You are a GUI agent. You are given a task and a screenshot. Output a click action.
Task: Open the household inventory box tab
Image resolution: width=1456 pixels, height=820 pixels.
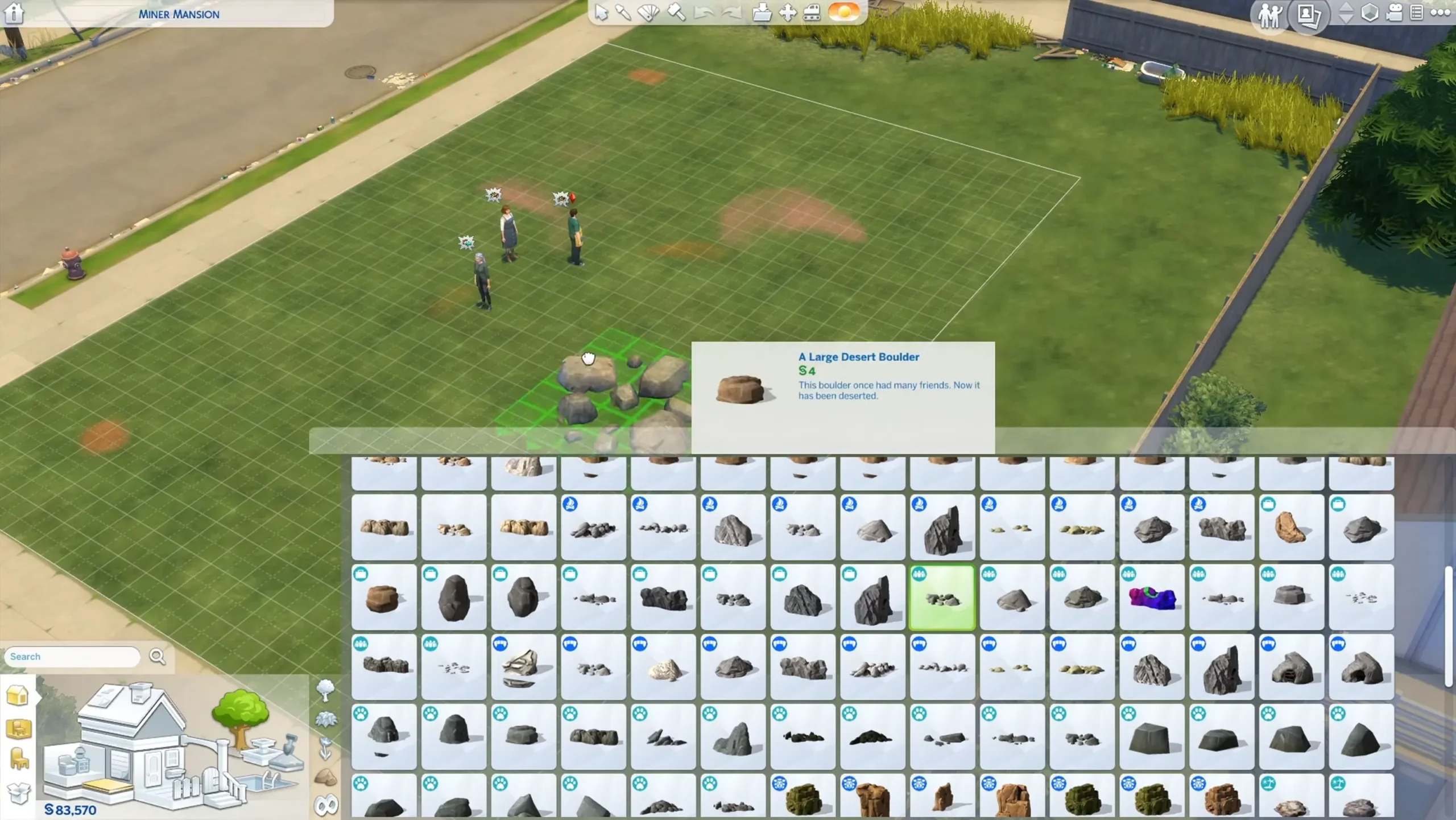(19, 792)
